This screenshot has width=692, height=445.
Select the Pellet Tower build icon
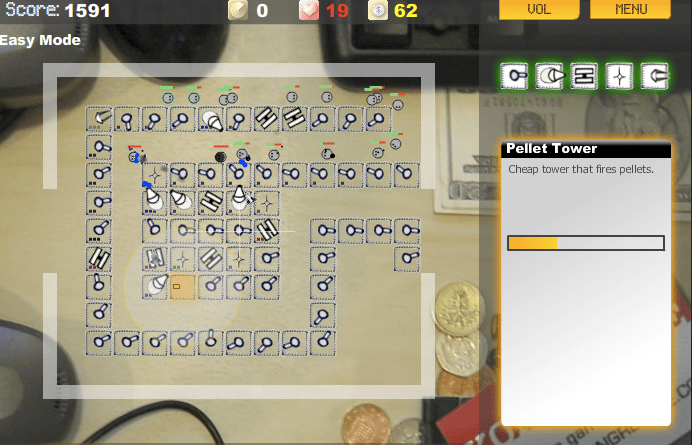[516, 76]
